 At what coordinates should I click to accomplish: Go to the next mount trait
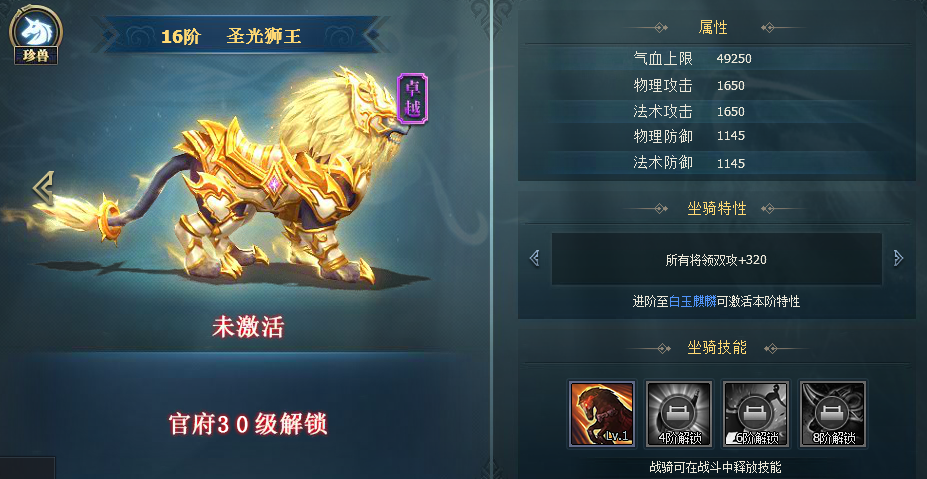coord(898,259)
